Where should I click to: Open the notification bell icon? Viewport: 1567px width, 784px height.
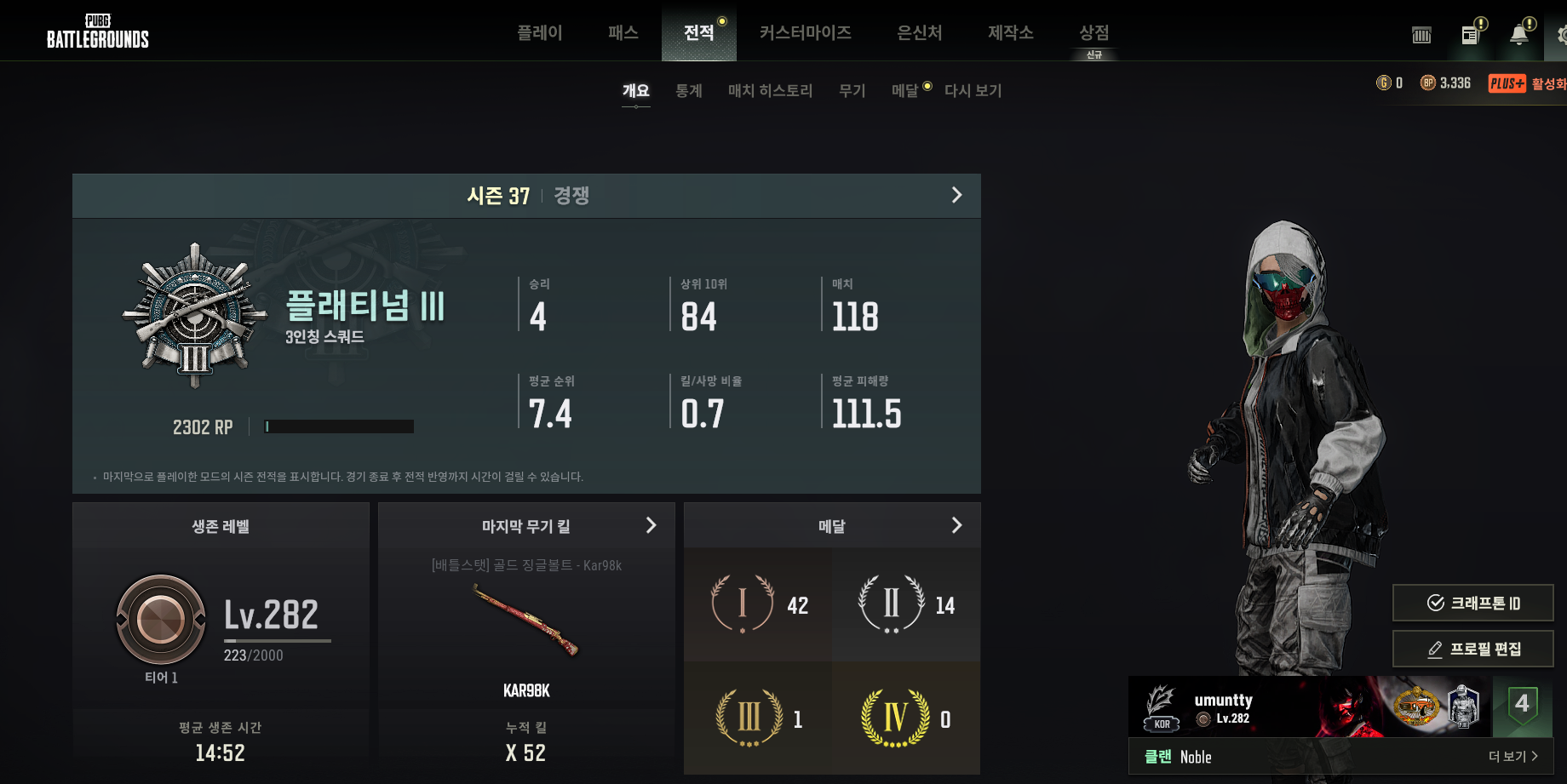1518,34
